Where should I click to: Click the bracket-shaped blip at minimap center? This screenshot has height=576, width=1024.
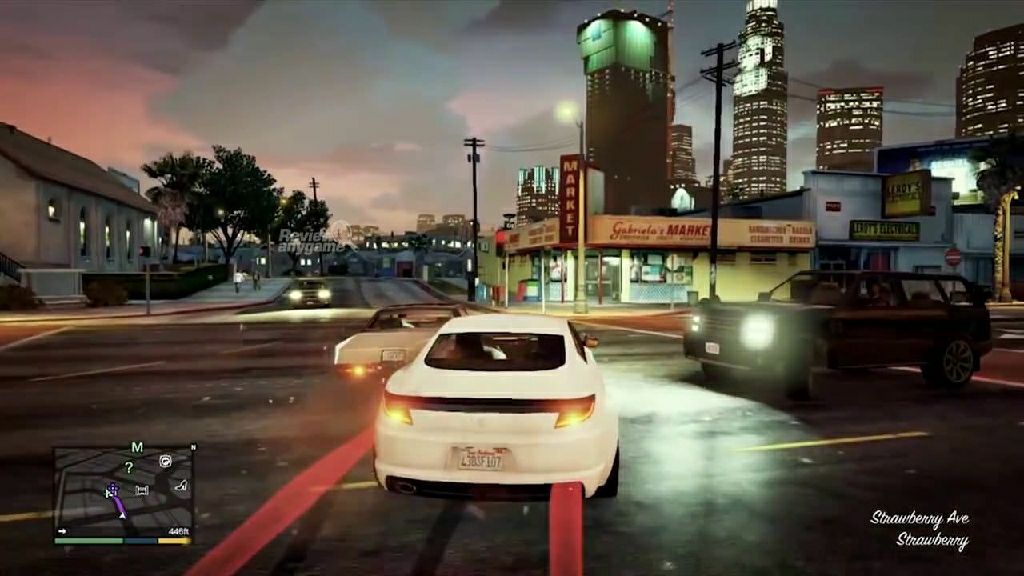[141, 490]
